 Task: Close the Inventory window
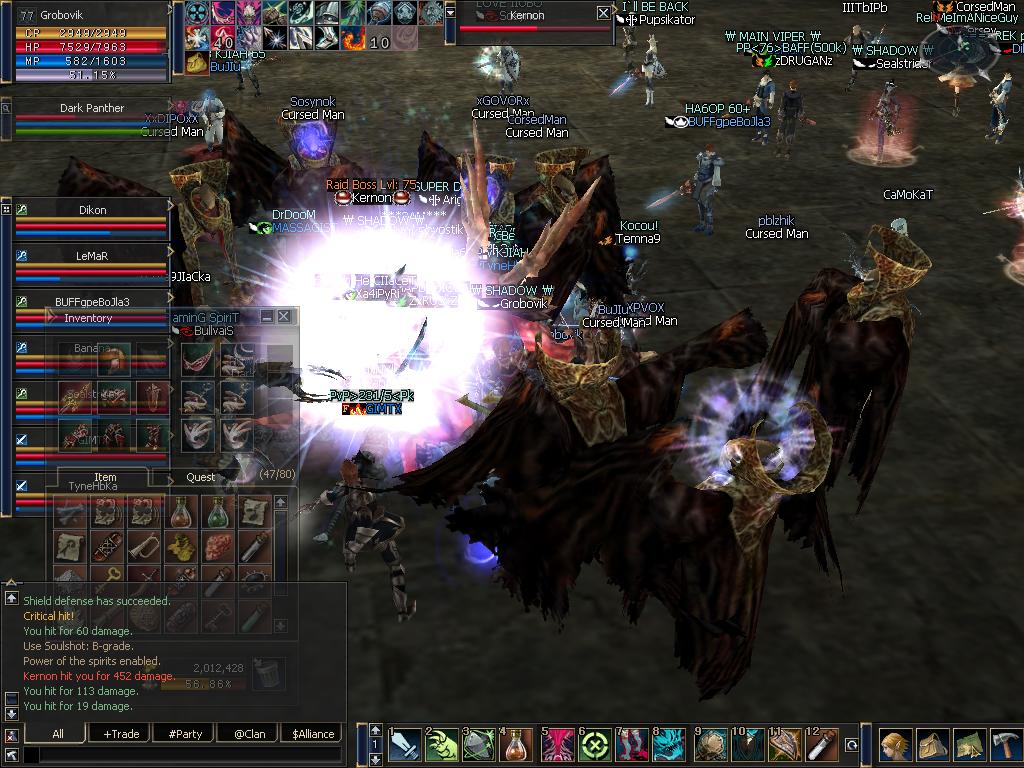(x=284, y=316)
